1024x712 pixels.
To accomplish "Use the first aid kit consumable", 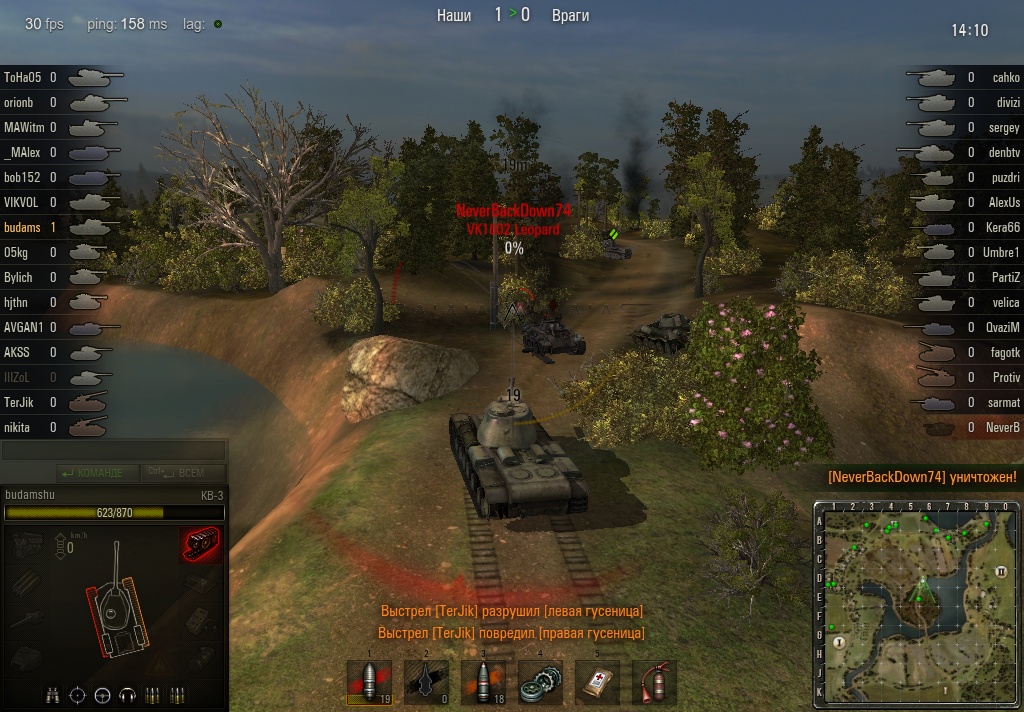I will (x=598, y=683).
